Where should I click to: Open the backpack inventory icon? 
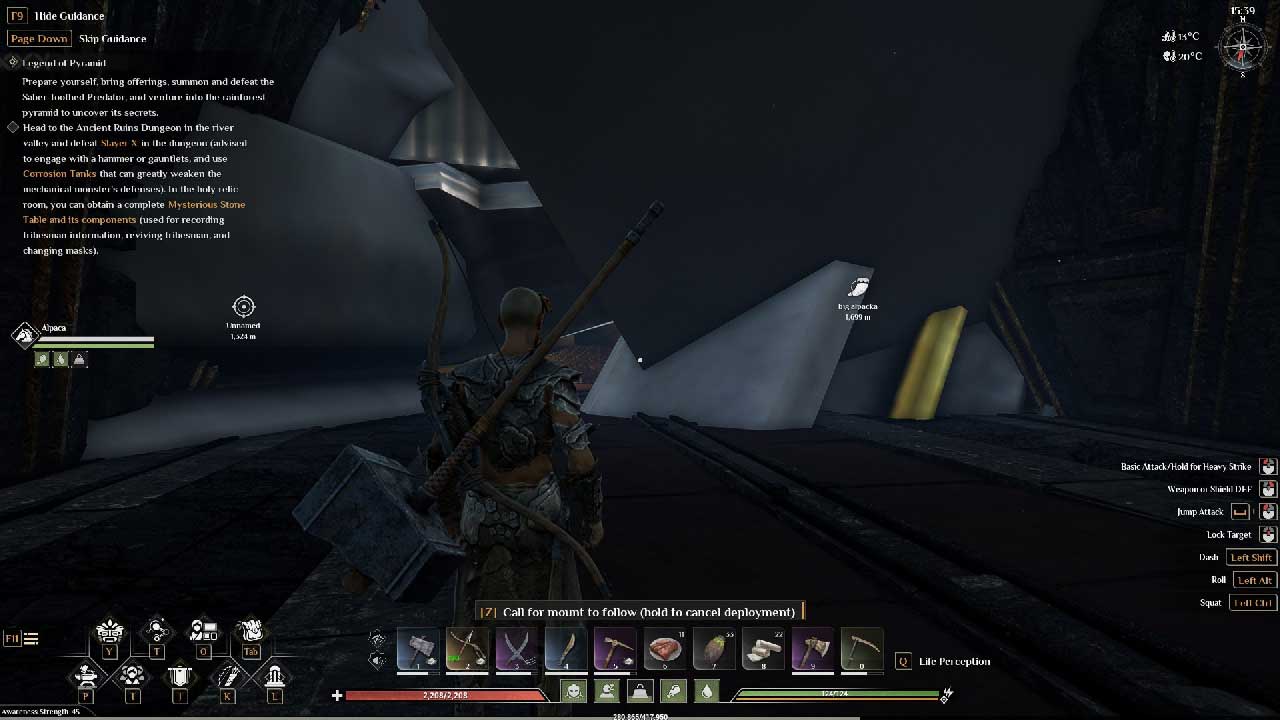pos(251,630)
